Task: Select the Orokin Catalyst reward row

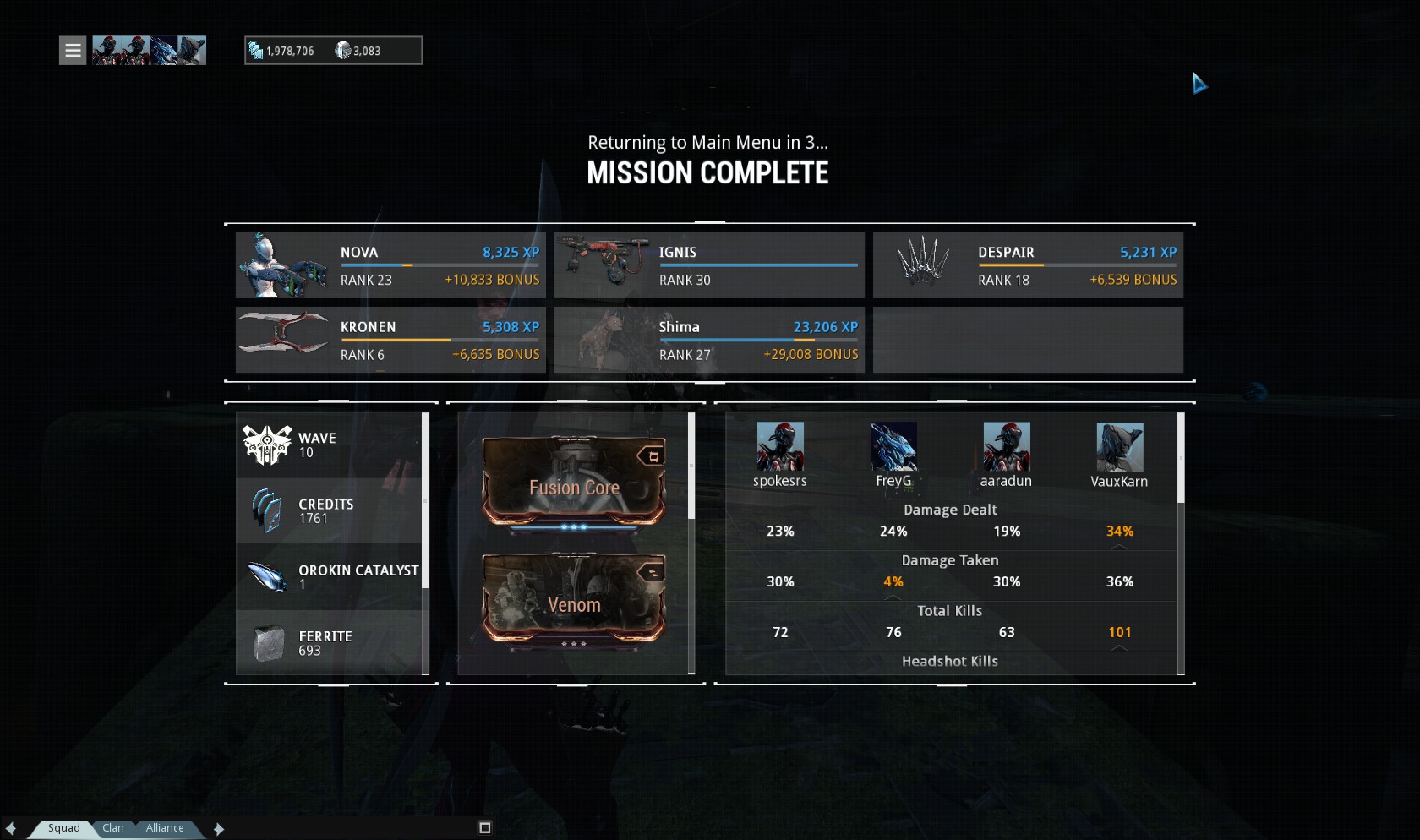Action: pyautogui.click(x=331, y=576)
